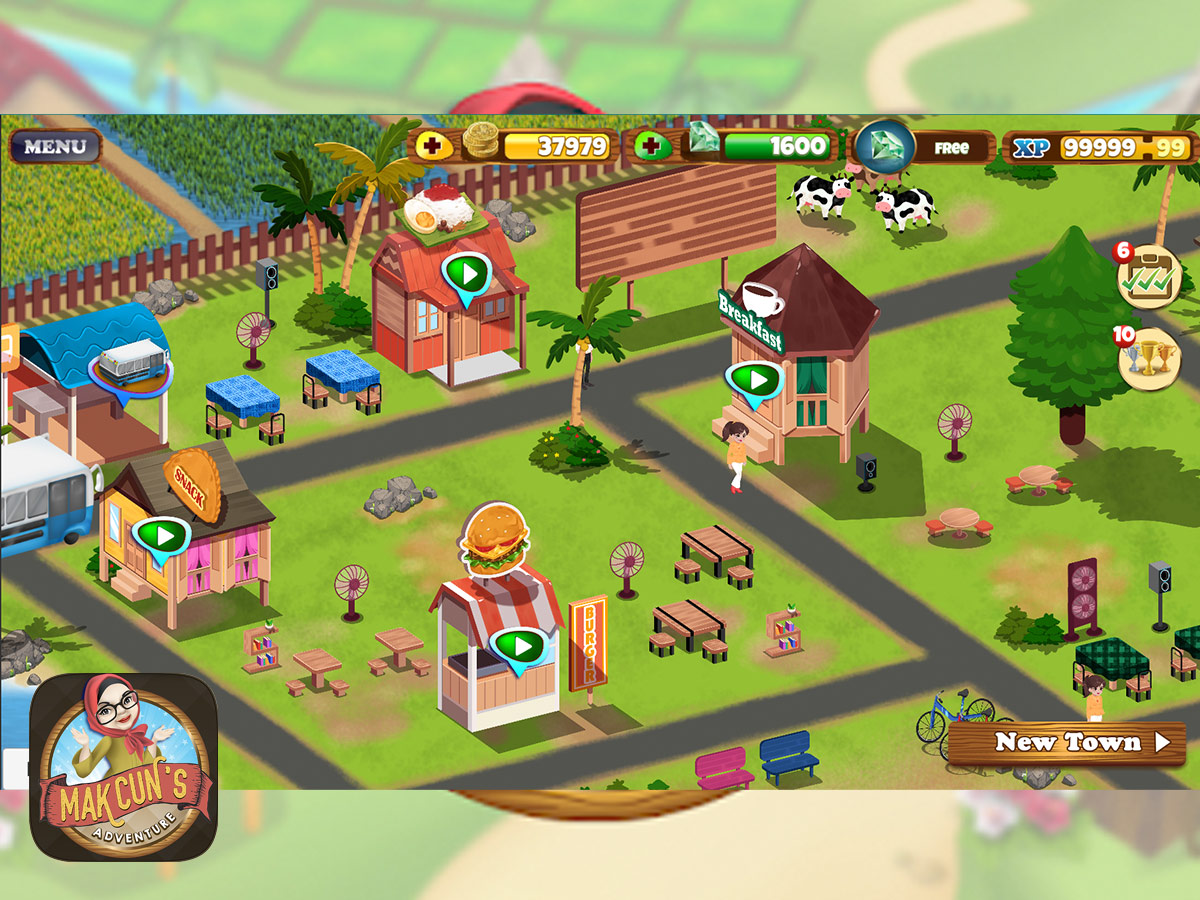This screenshot has height=900, width=1200.
Task: Select the bus stop marker
Action: click(129, 364)
